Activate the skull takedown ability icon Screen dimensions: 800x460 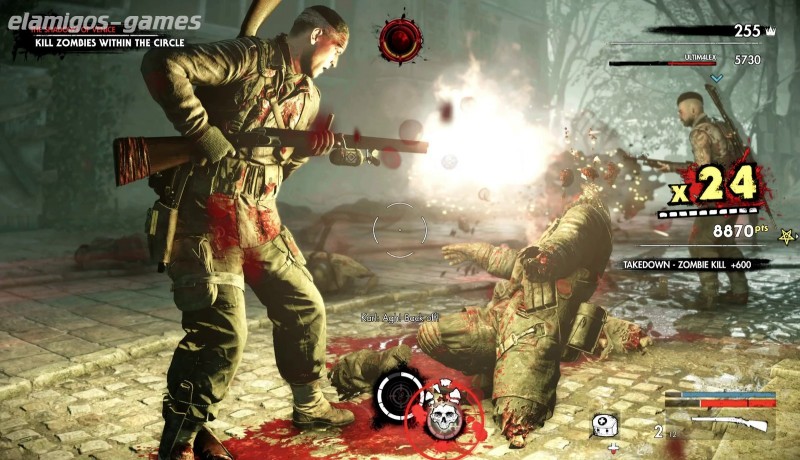(x=442, y=418)
